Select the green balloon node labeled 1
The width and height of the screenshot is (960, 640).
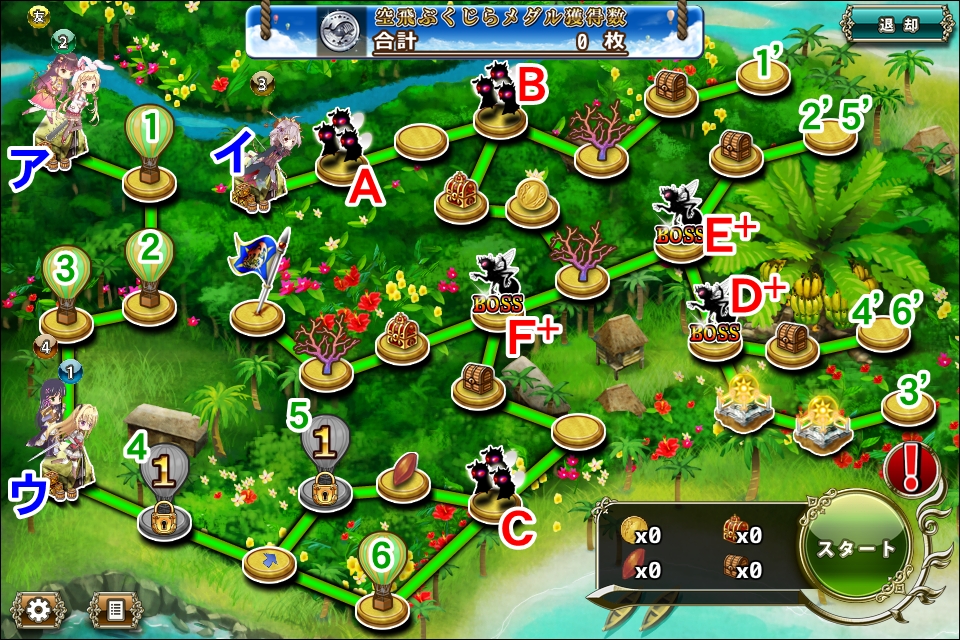click(x=150, y=152)
